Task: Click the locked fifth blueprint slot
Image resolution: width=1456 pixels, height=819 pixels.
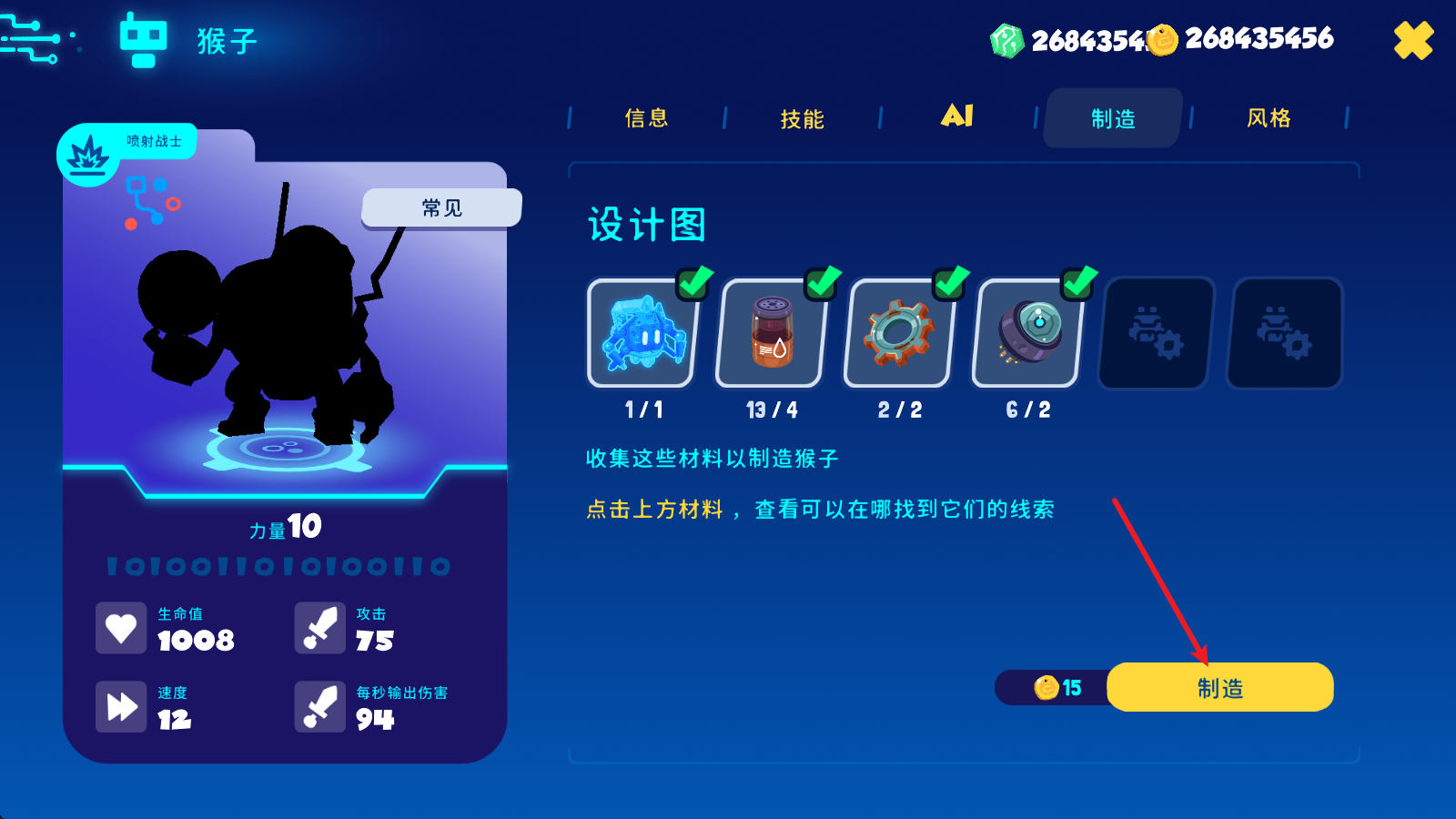Action: click(1152, 333)
